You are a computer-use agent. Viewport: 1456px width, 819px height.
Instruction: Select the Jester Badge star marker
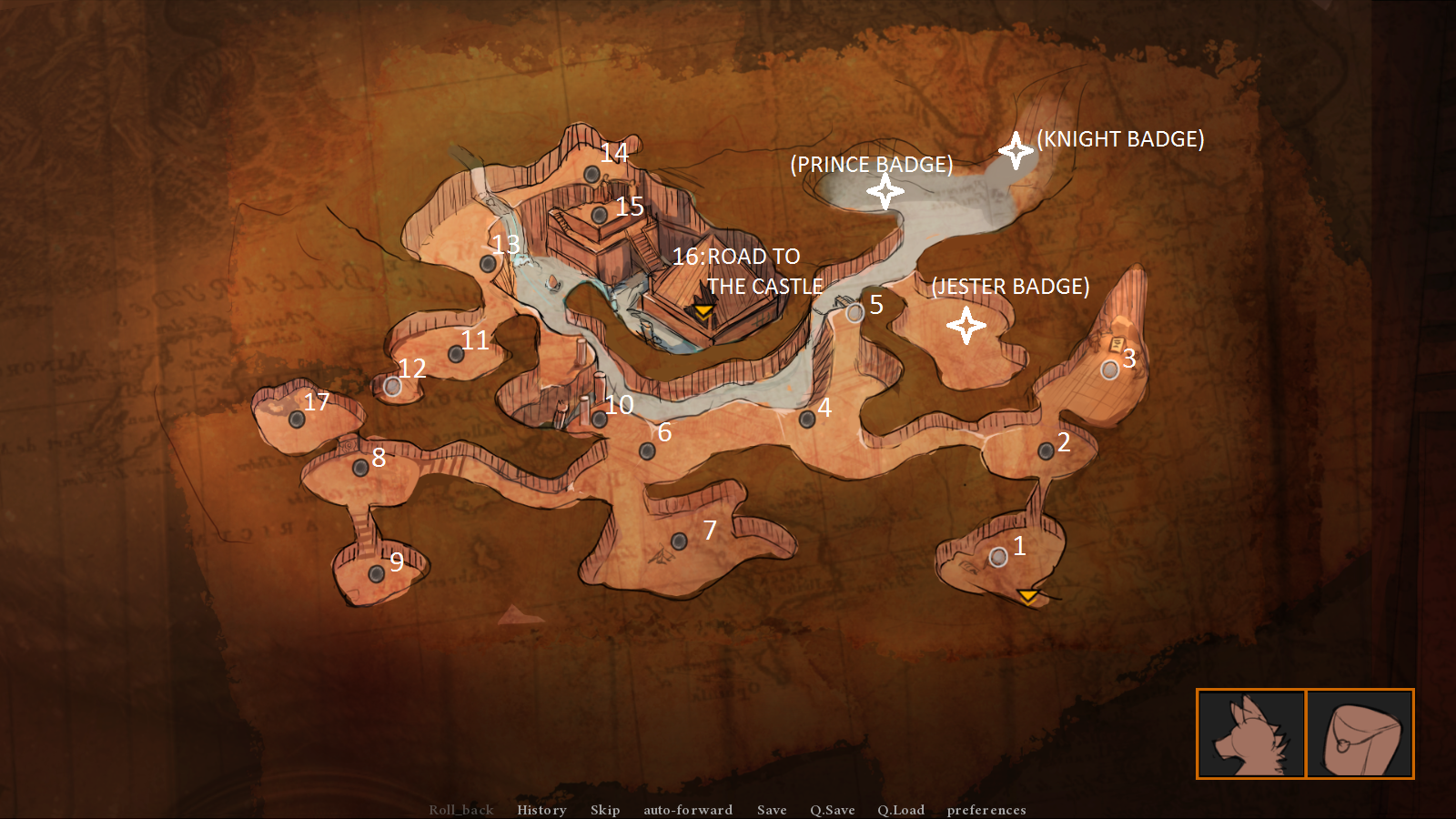click(x=966, y=325)
